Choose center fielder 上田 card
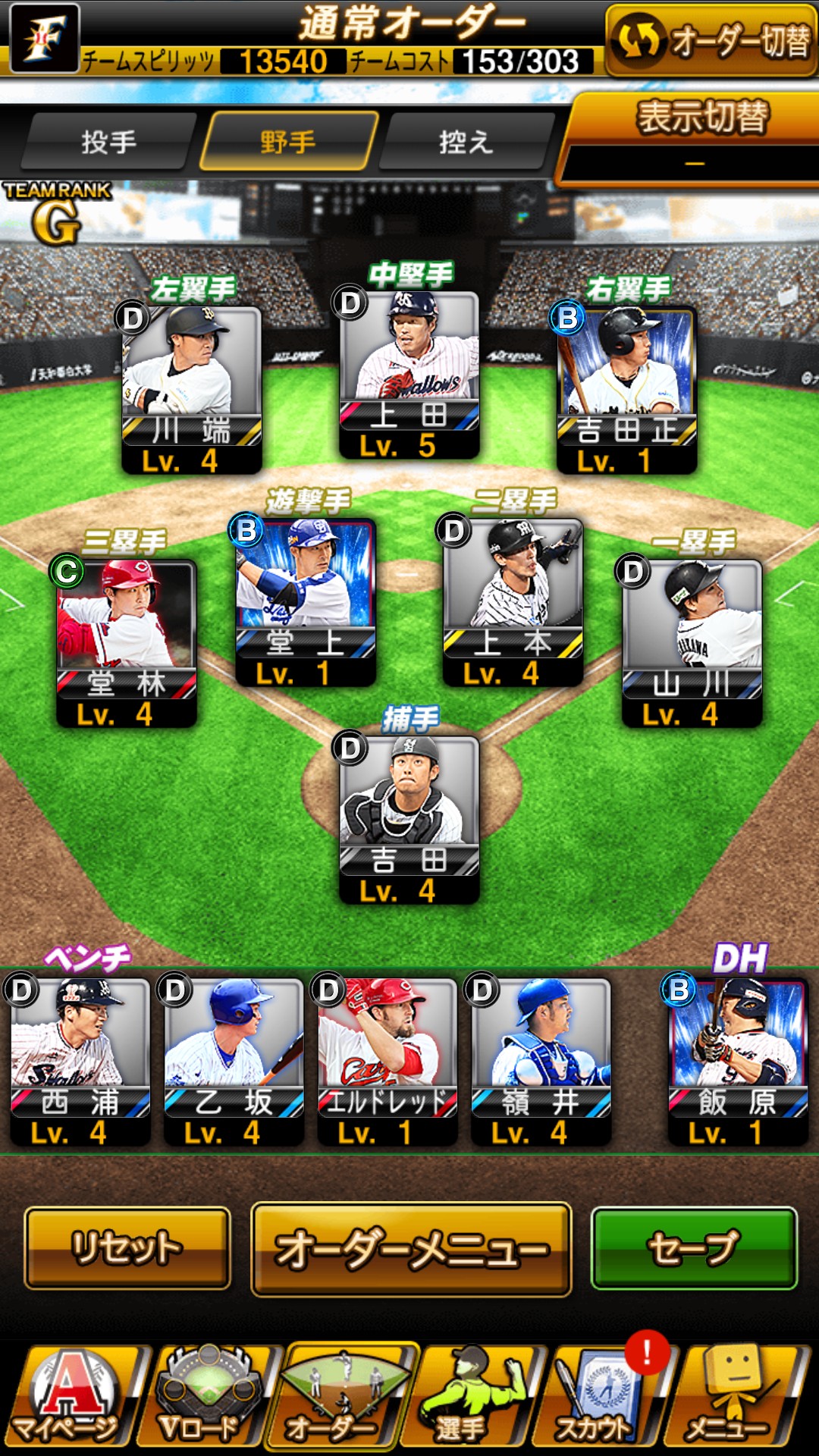The height and width of the screenshot is (1456, 819). click(409, 375)
